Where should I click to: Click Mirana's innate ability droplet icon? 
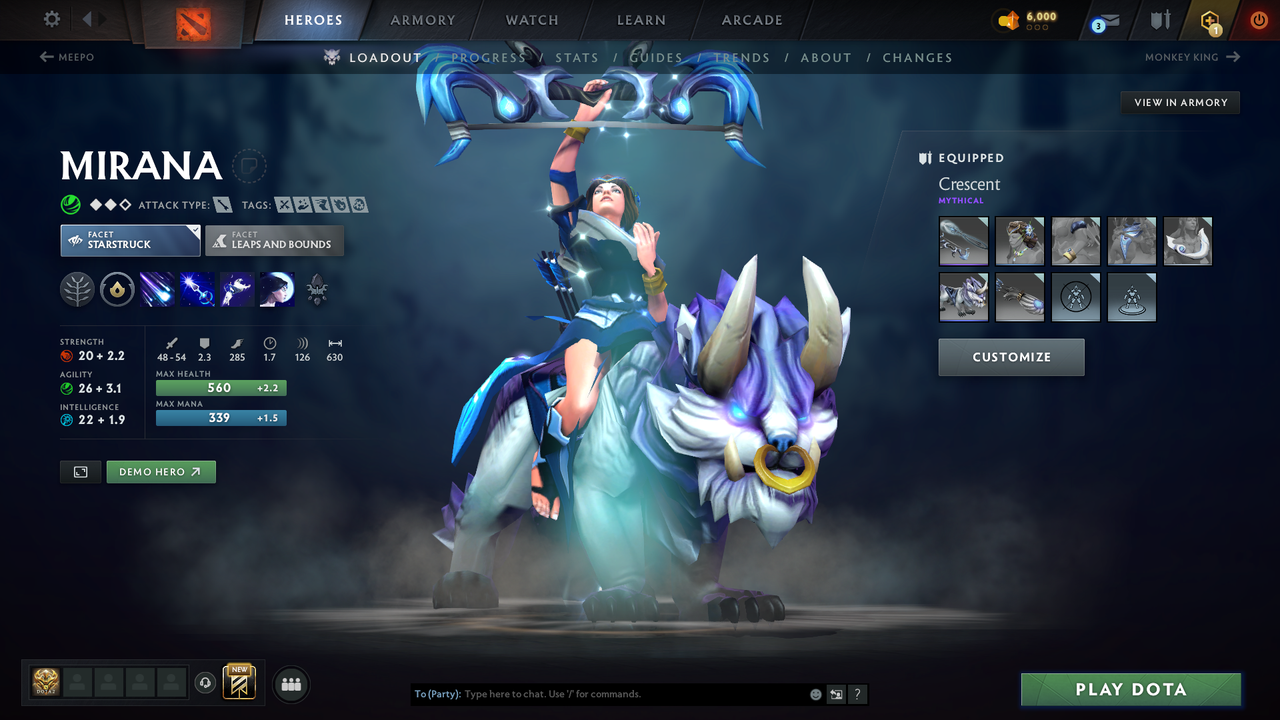[118, 289]
